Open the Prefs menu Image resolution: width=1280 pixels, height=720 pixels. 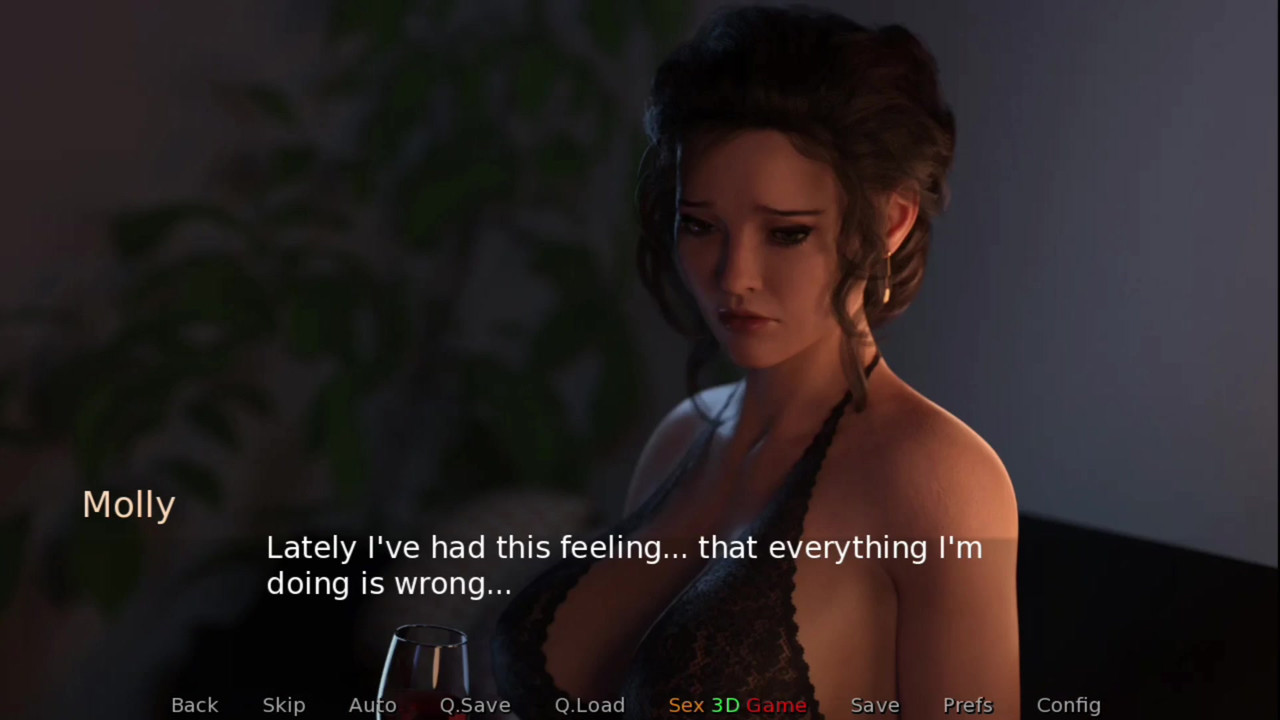click(968, 705)
